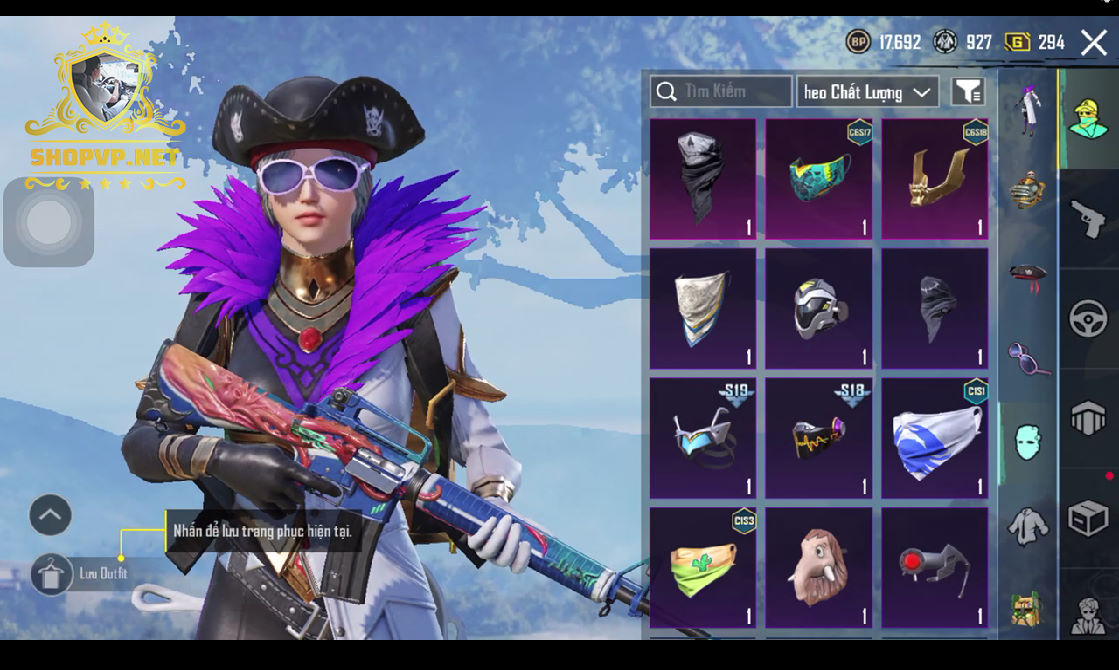1119x670 pixels.
Task: Pick the blue and white C1S1 mask
Action: tap(934, 438)
